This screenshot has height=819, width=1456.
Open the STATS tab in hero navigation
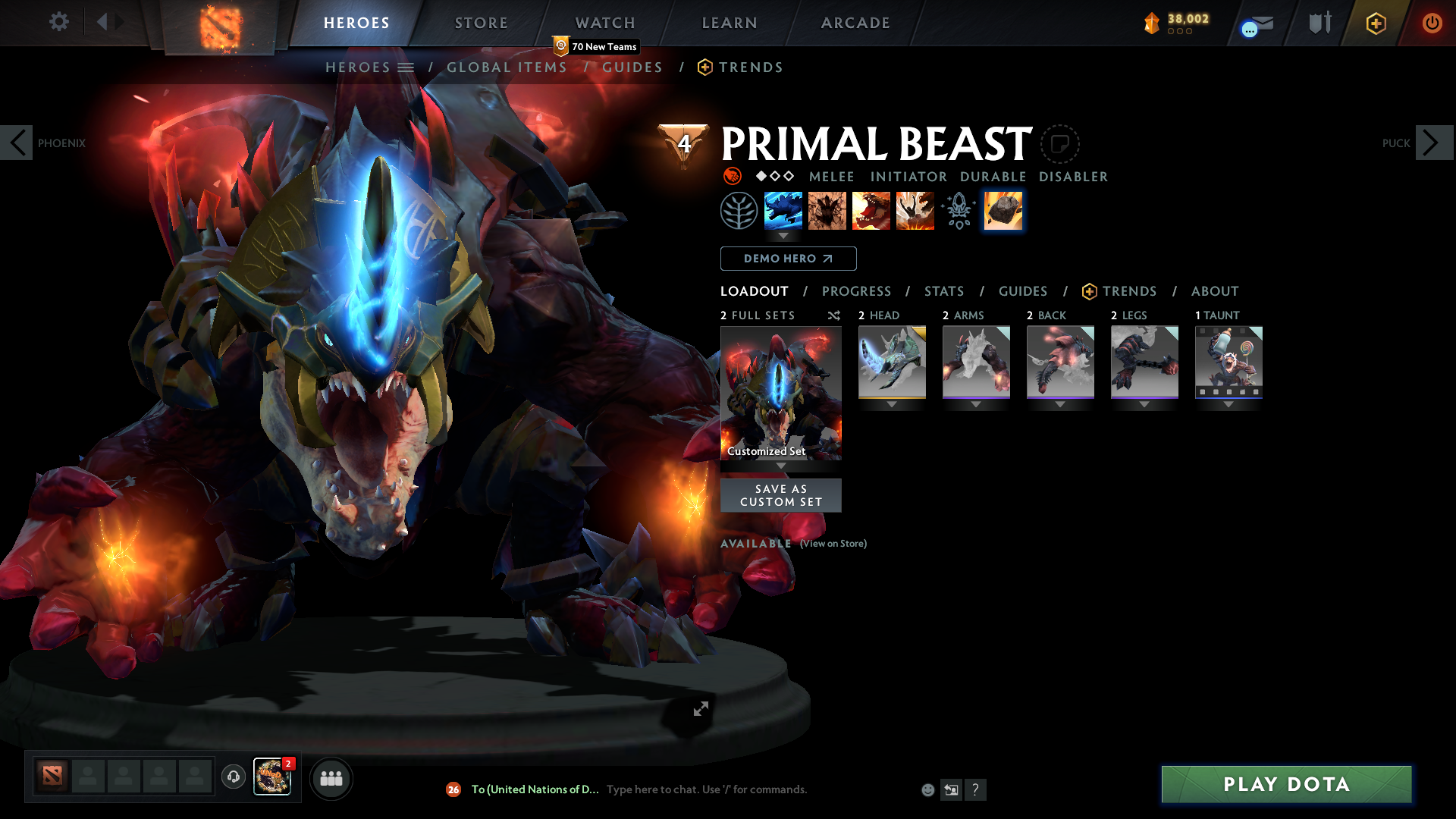tap(943, 291)
